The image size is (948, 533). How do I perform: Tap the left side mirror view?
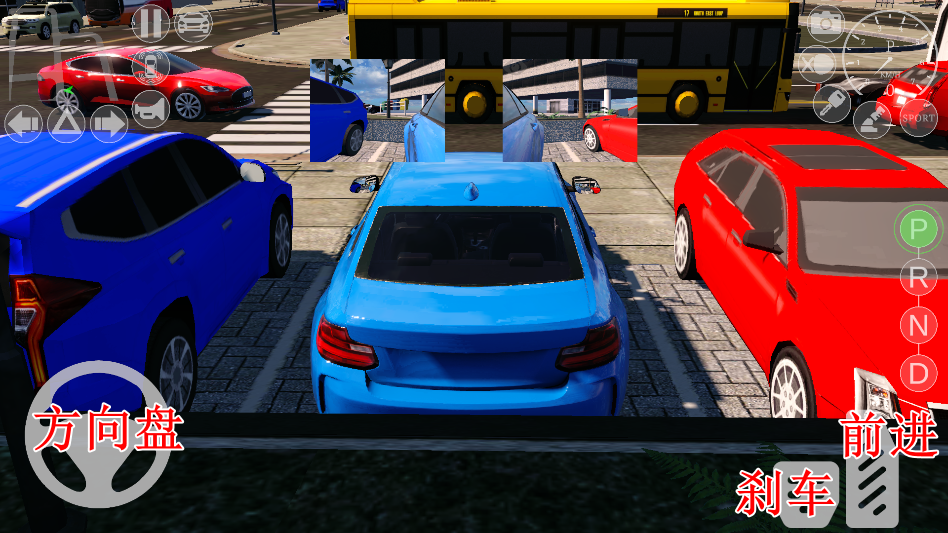377,110
